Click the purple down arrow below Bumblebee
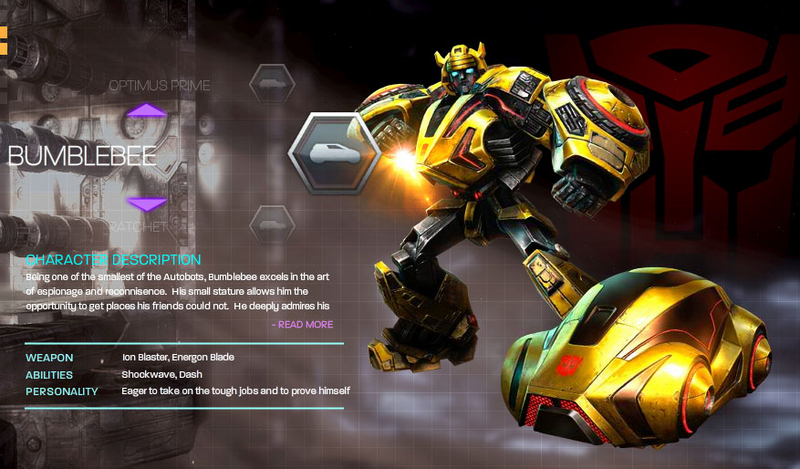Image resolution: width=800 pixels, height=469 pixels. tap(147, 203)
